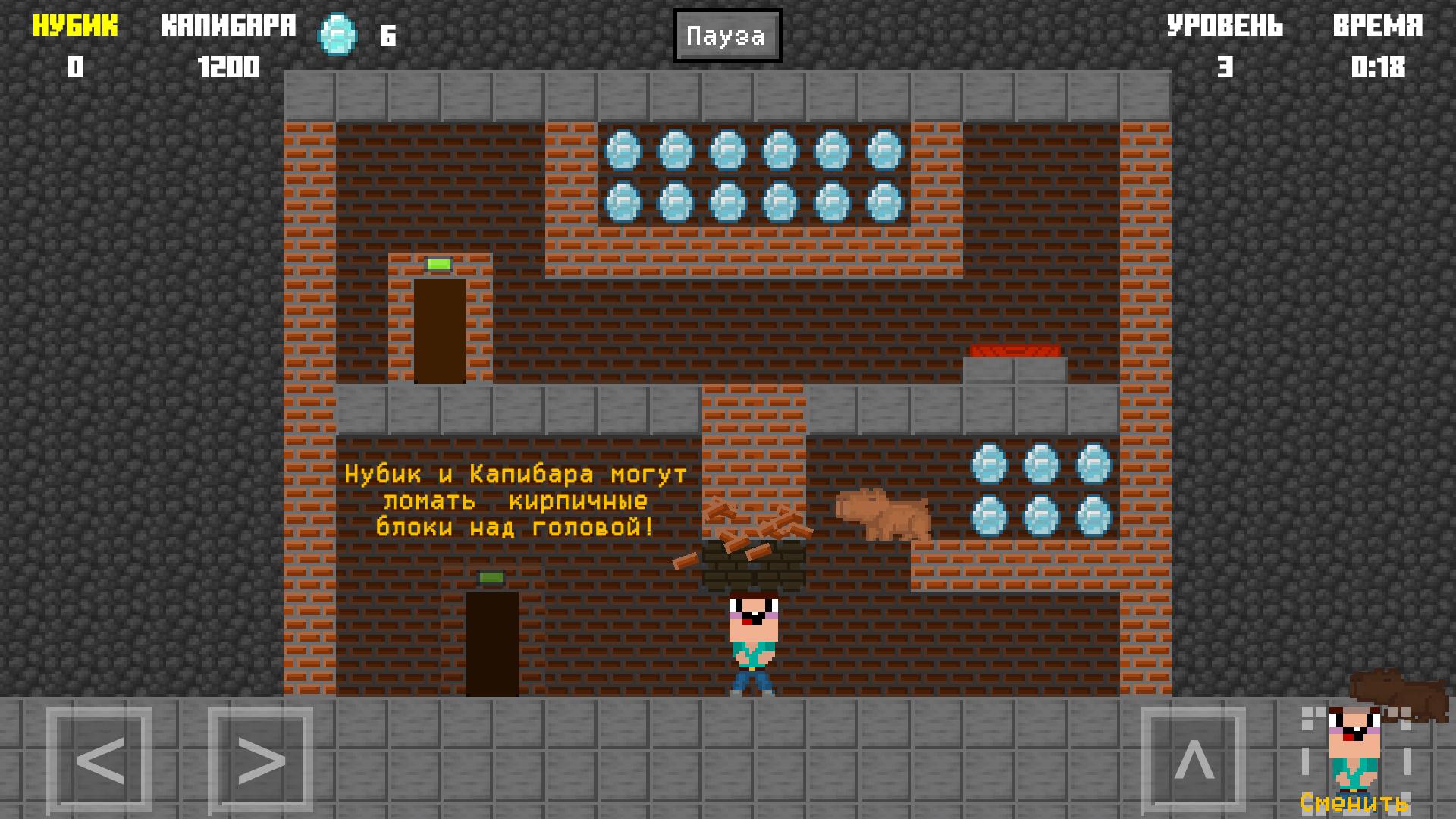Viewport: 1456px width, 819px height.
Task: Open the upper door with green indicator
Action: tap(440, 326)
